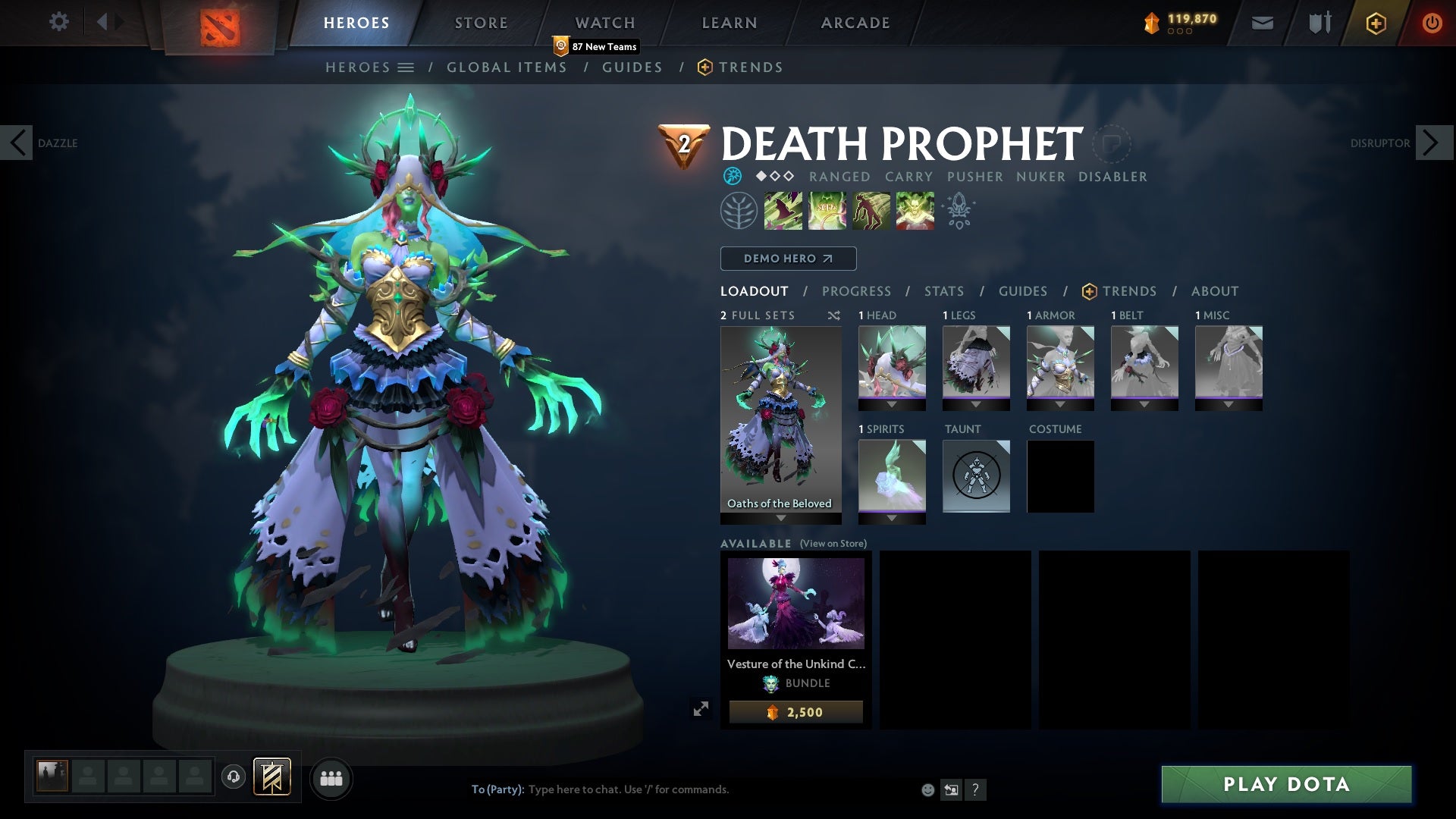Toggle voice chat headset icon
Screen dimensions: 1456x819
[234, 778]
